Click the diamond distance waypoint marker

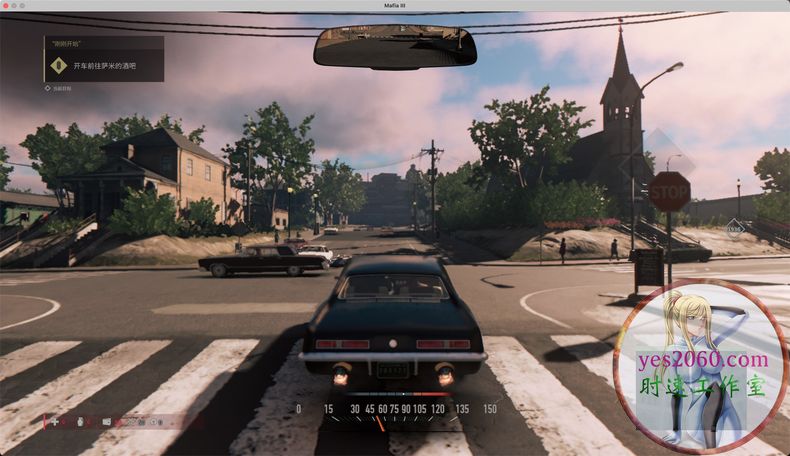[735, 227]
